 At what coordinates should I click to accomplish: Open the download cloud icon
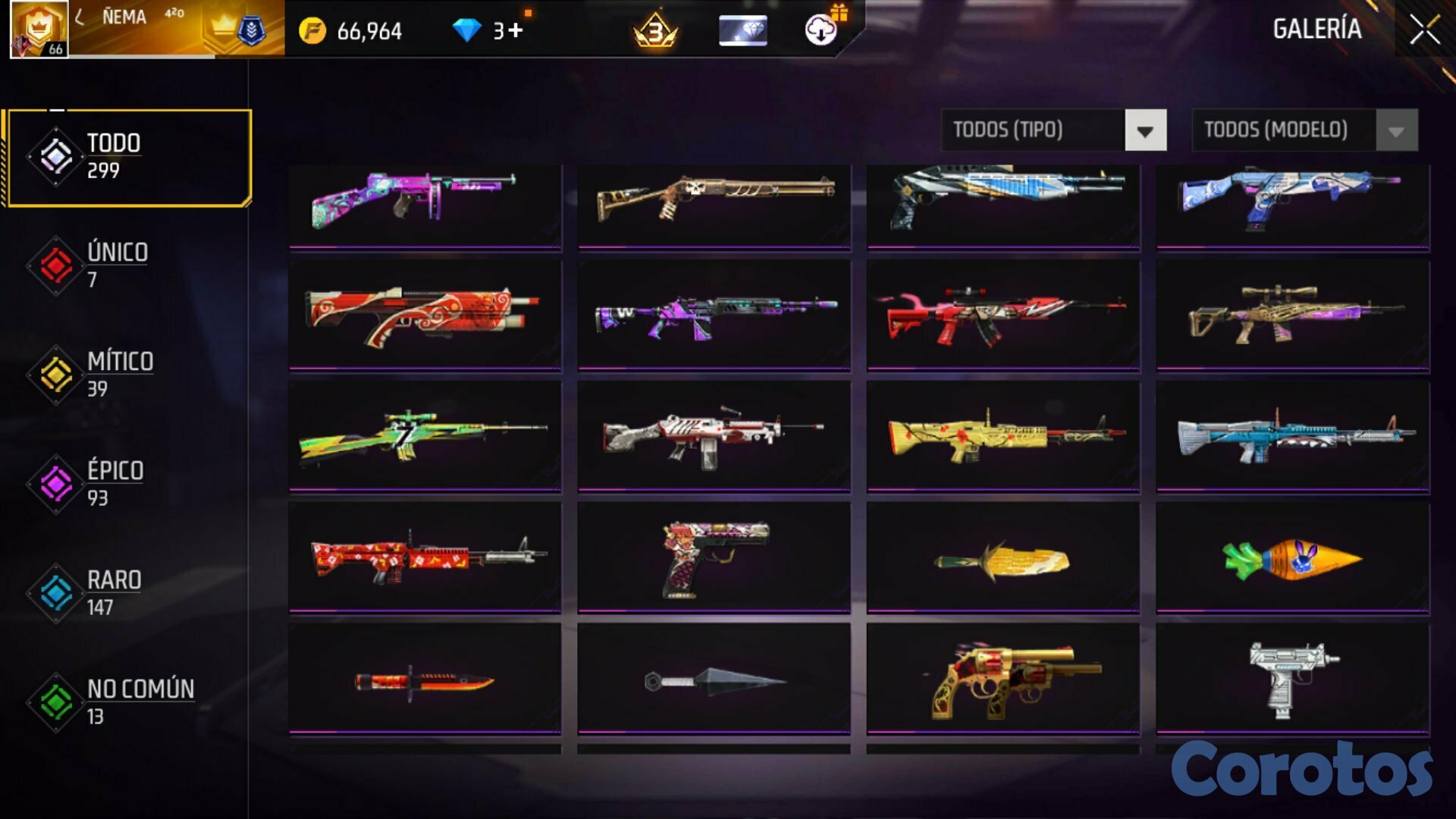tap(821, 30)
